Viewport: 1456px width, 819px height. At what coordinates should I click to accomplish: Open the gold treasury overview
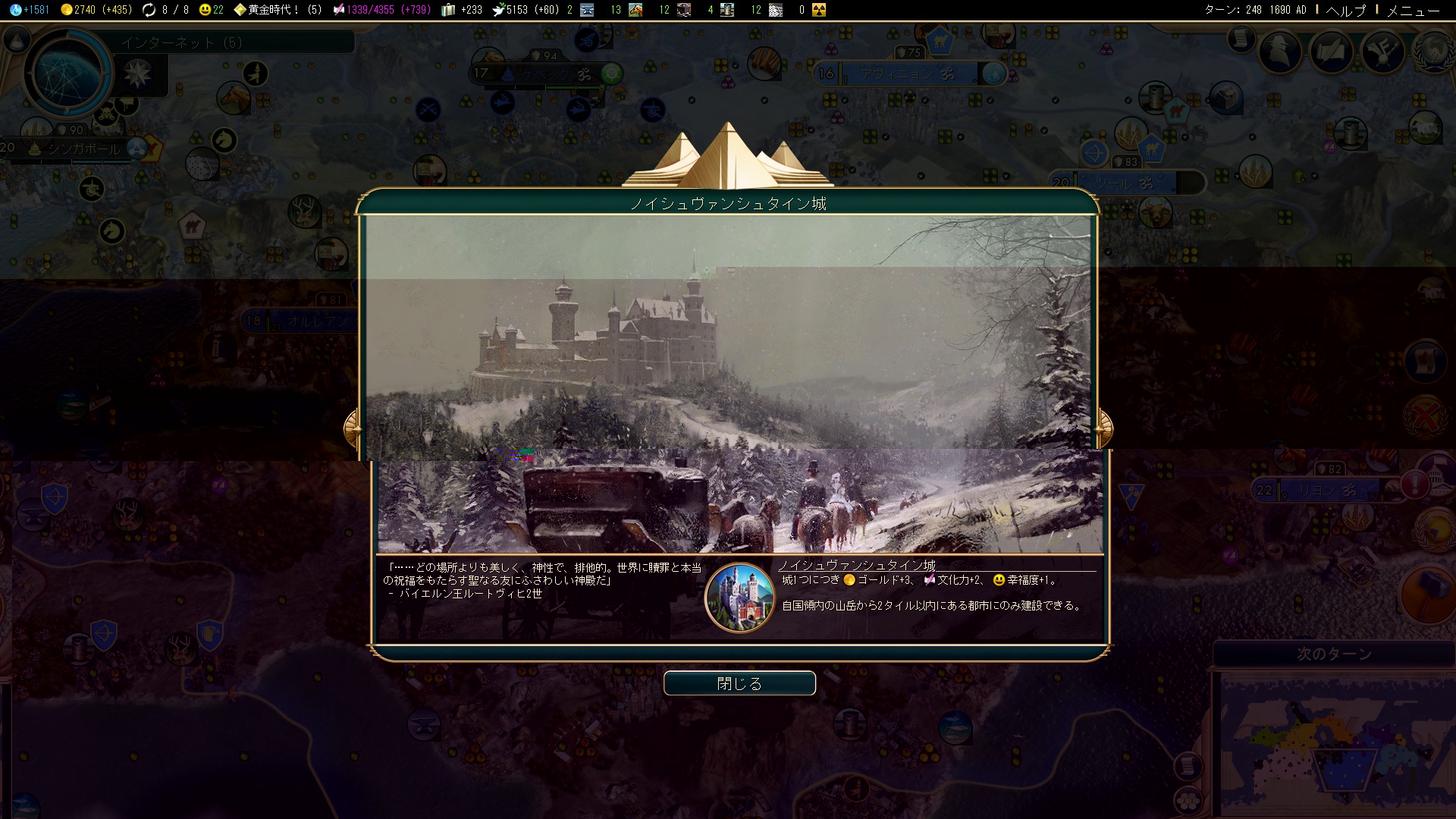click(96, 10)
